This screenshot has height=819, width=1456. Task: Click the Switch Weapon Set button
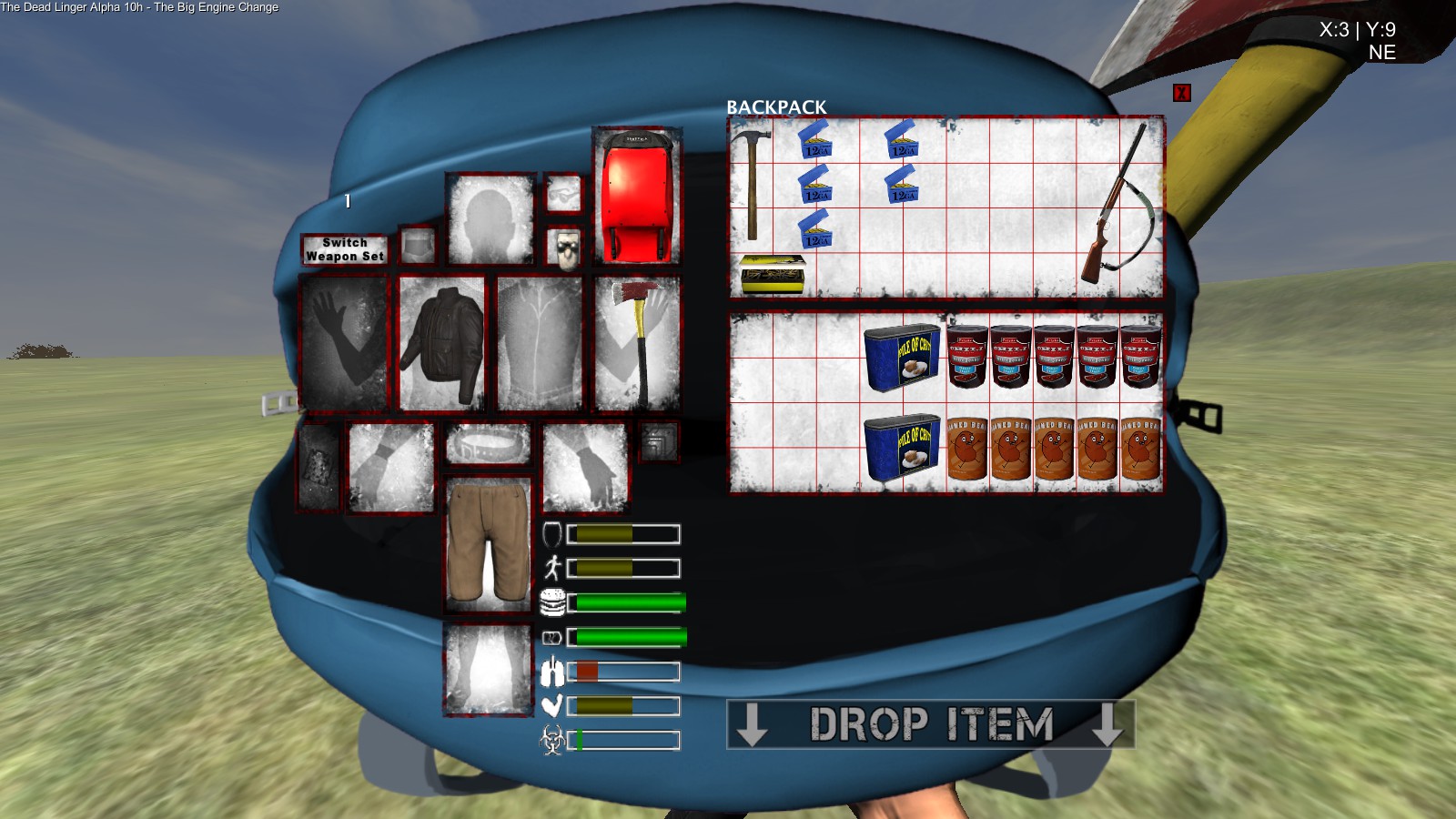pos(345,249)
